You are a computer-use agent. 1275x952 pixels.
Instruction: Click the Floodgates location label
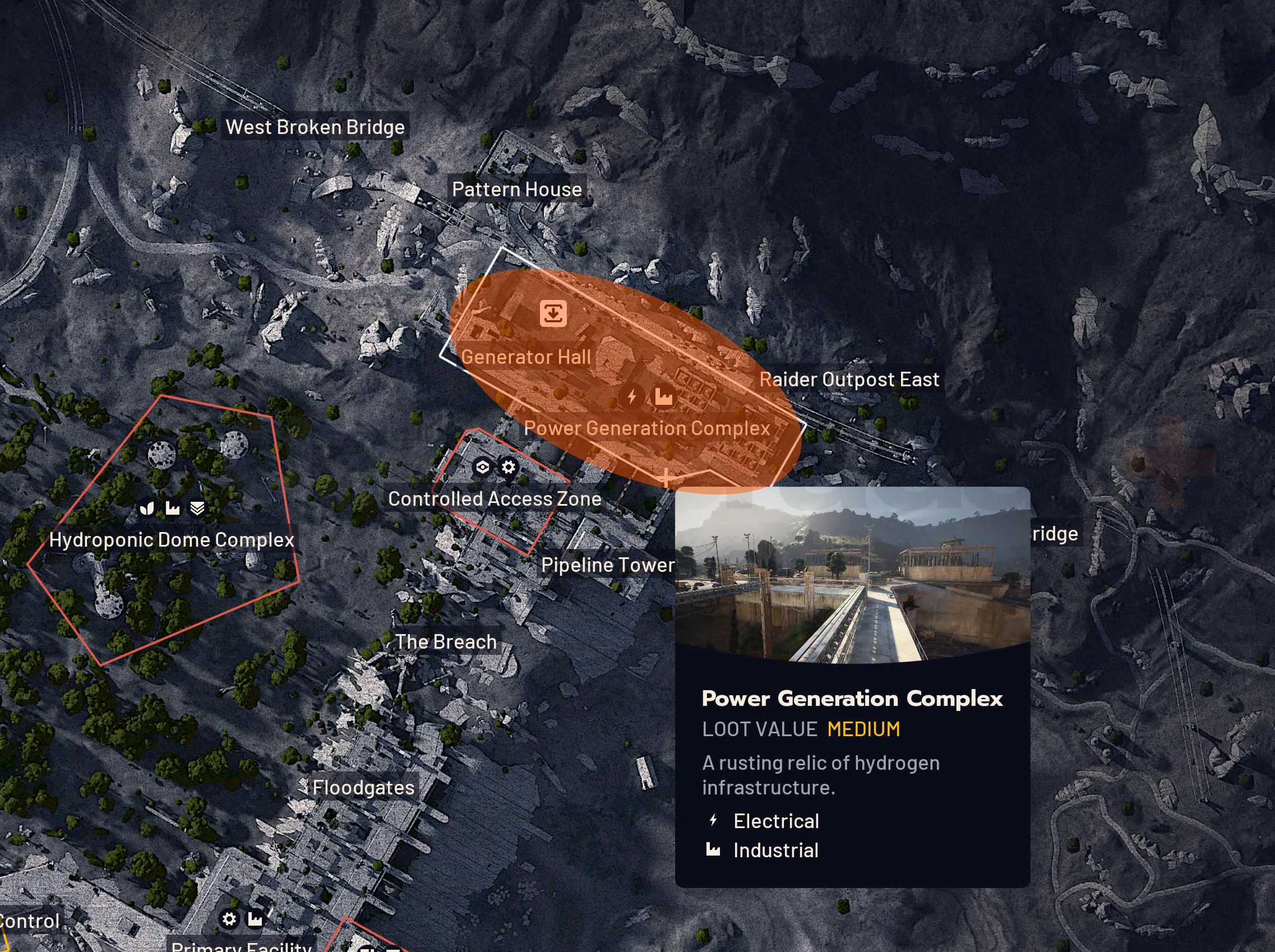coord(363,788)
